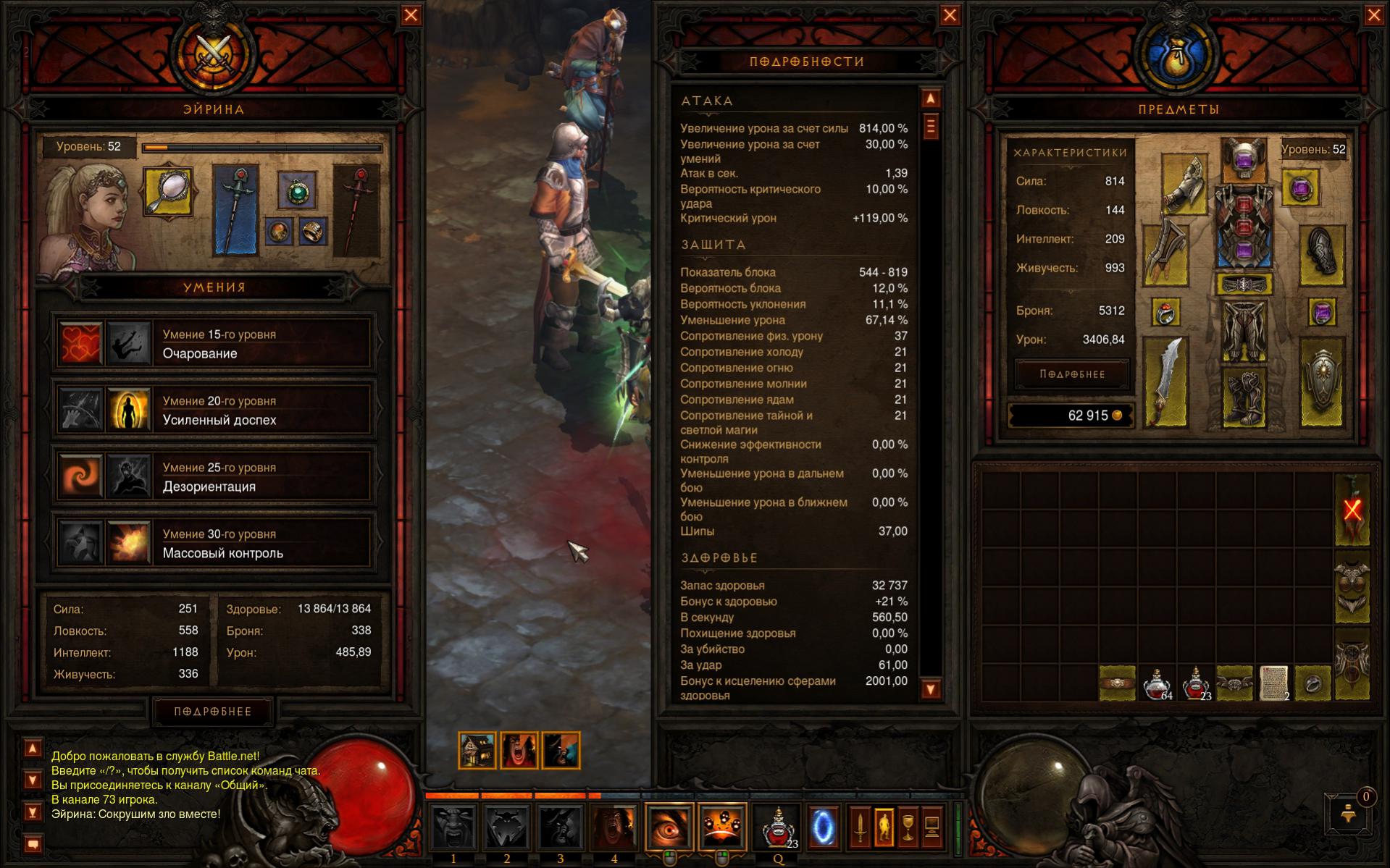Click the equipped curved sword slot
Image resolution: width=1390 pixels, height=868 pixels.
1165,382
